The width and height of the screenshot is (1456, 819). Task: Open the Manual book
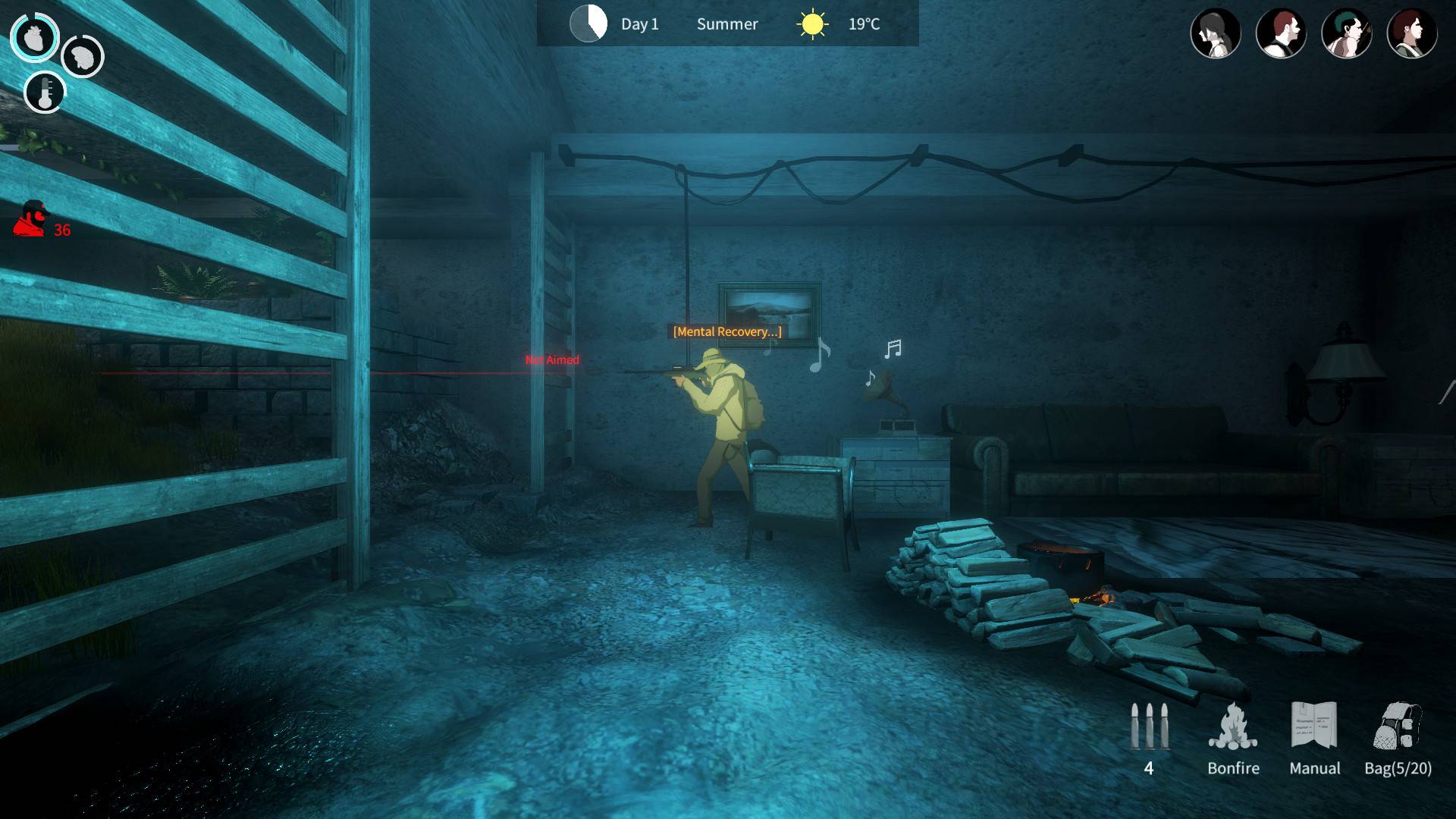[1314, 728]
